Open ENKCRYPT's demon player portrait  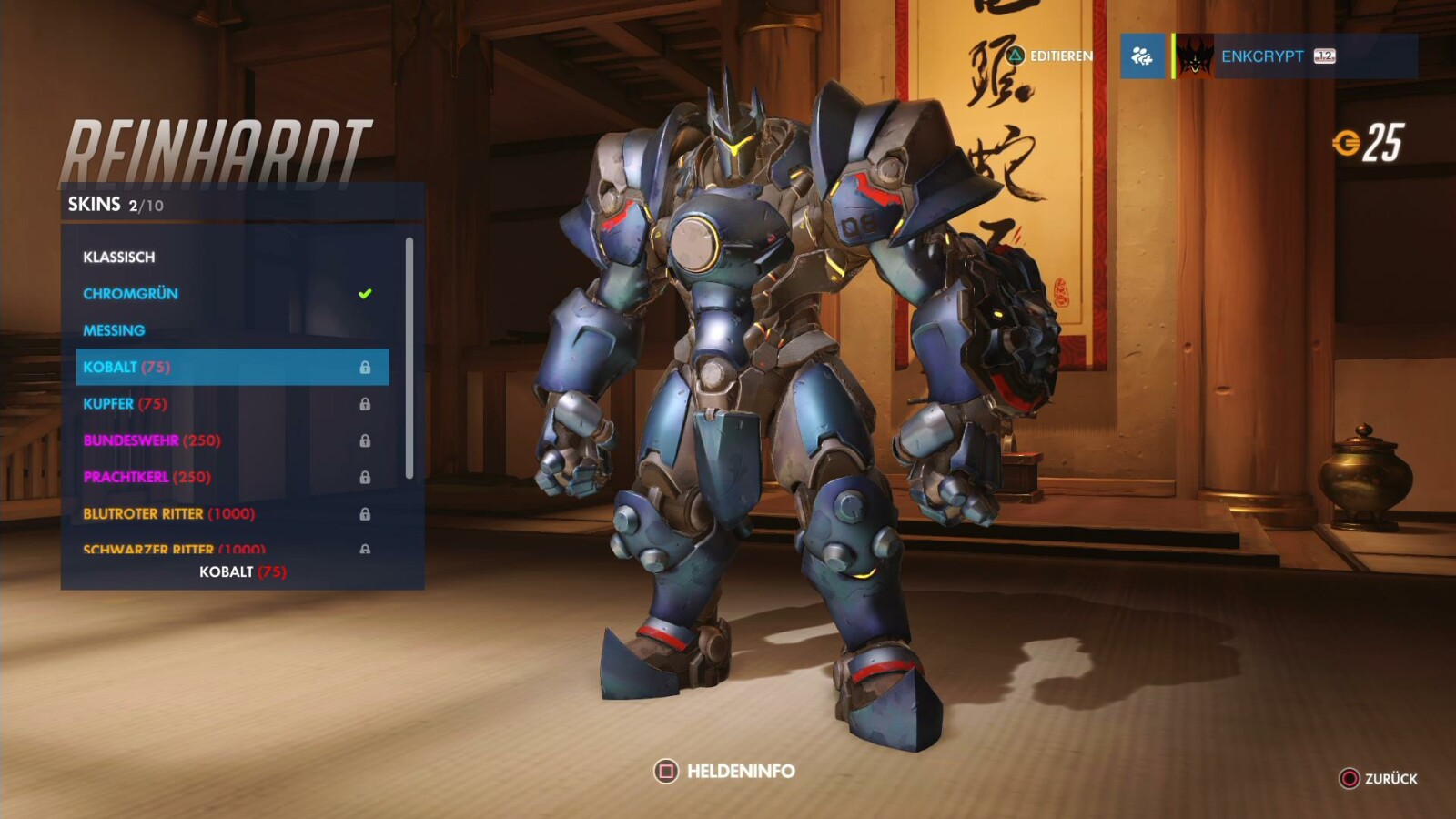click(x=1194, y=56)
